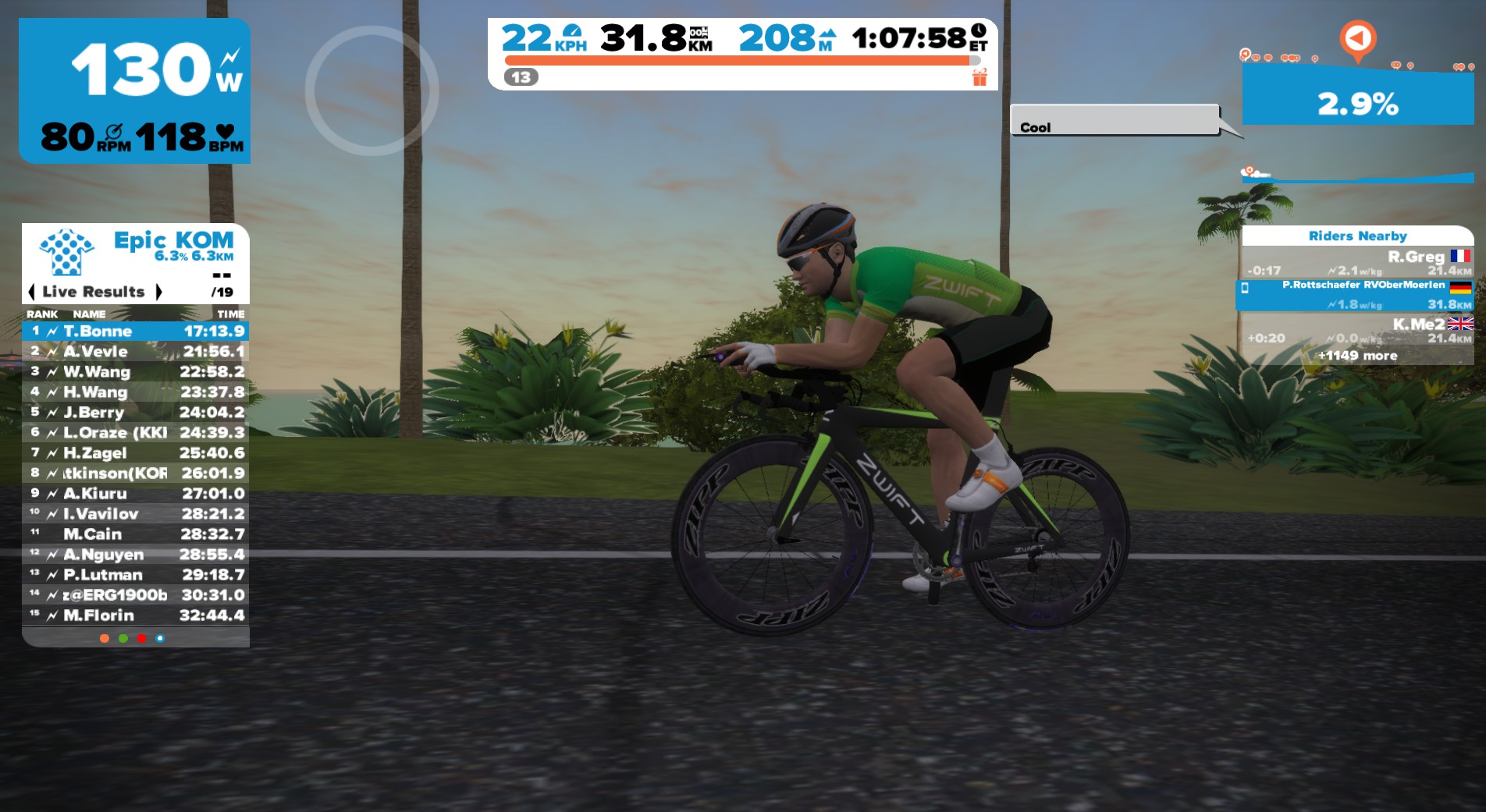Select J.Berry's leaderboard entry
The width and height of the screenshot is (1486, 812).
point(135,412)
